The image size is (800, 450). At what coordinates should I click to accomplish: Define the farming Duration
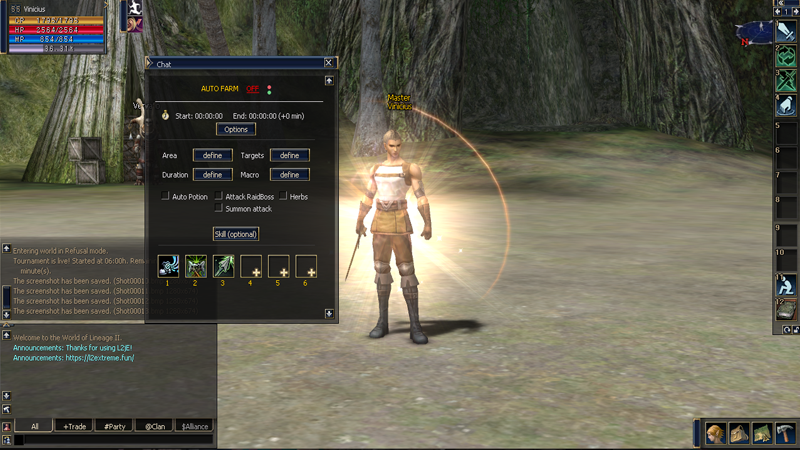pos(212,174)
